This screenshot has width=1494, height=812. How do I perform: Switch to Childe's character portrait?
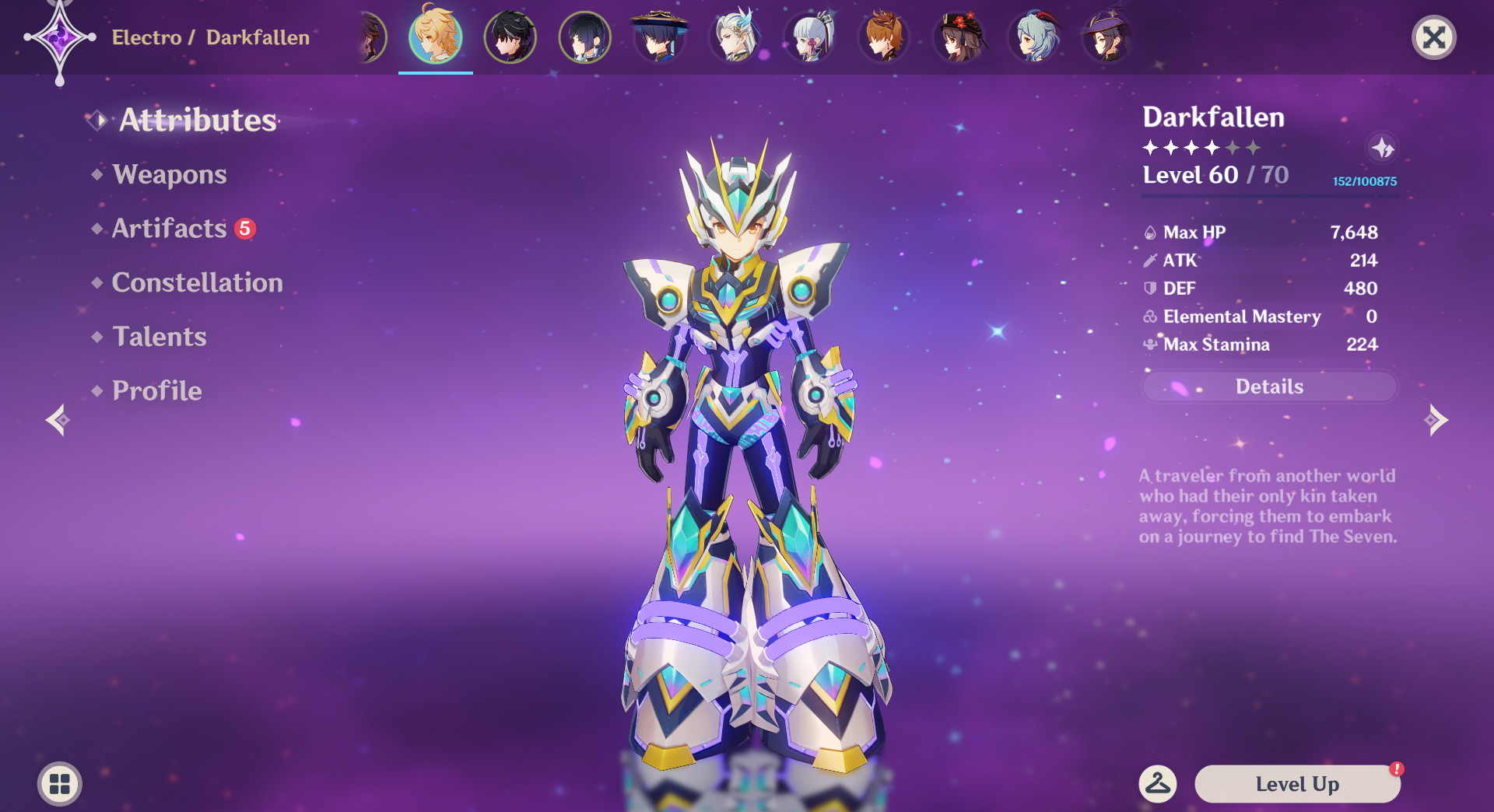point(884,37)
